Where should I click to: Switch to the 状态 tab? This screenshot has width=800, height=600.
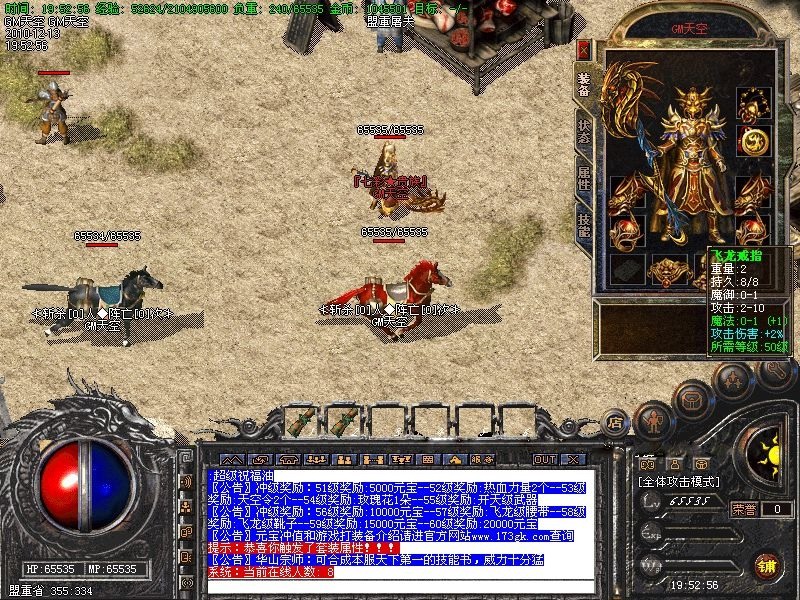pyautogui.click(x=584, y=134)
